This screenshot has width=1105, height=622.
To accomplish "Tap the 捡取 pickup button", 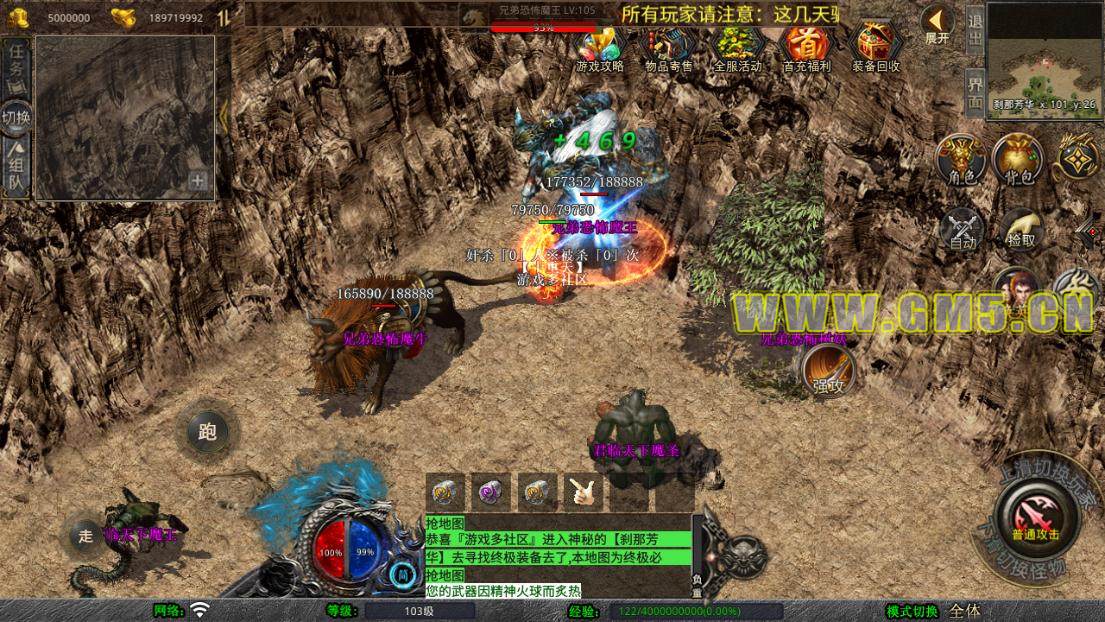I will (x=1020, y=229).
